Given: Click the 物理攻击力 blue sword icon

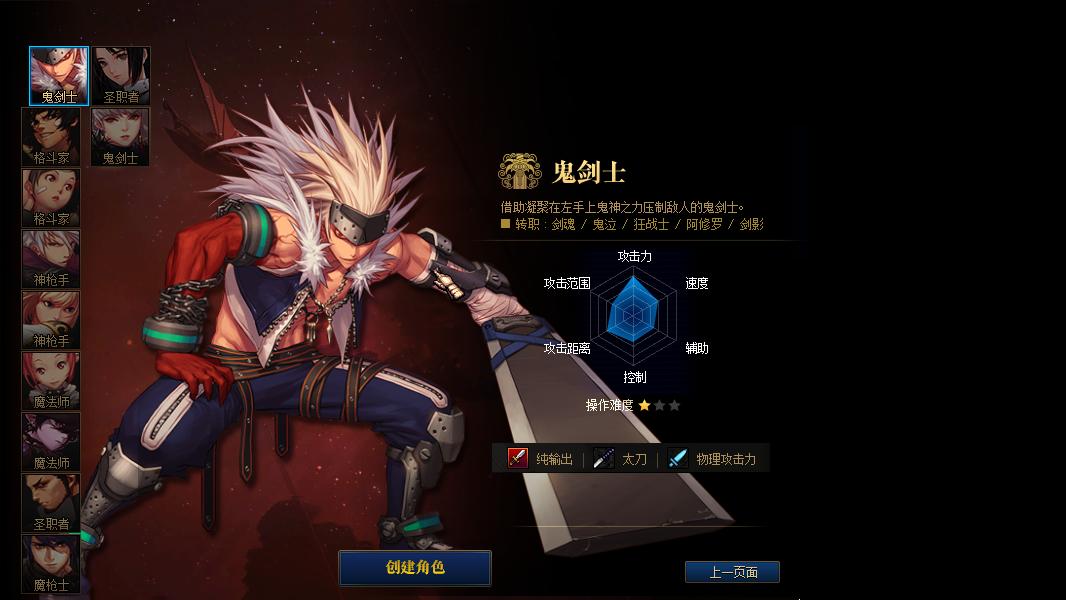Looking at the screenshot, I should click(678, 458).
